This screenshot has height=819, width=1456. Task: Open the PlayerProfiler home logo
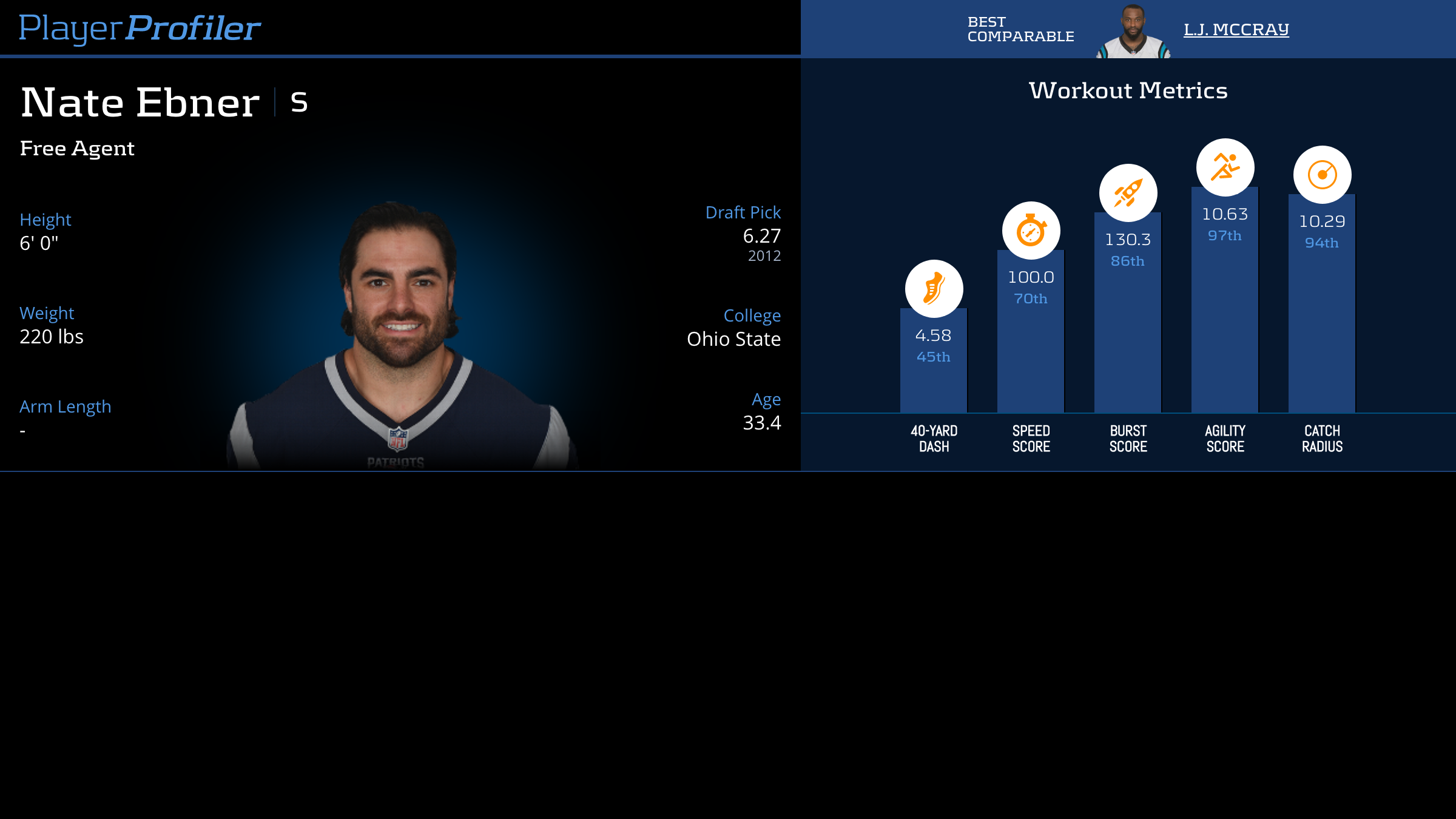(140, 29)
